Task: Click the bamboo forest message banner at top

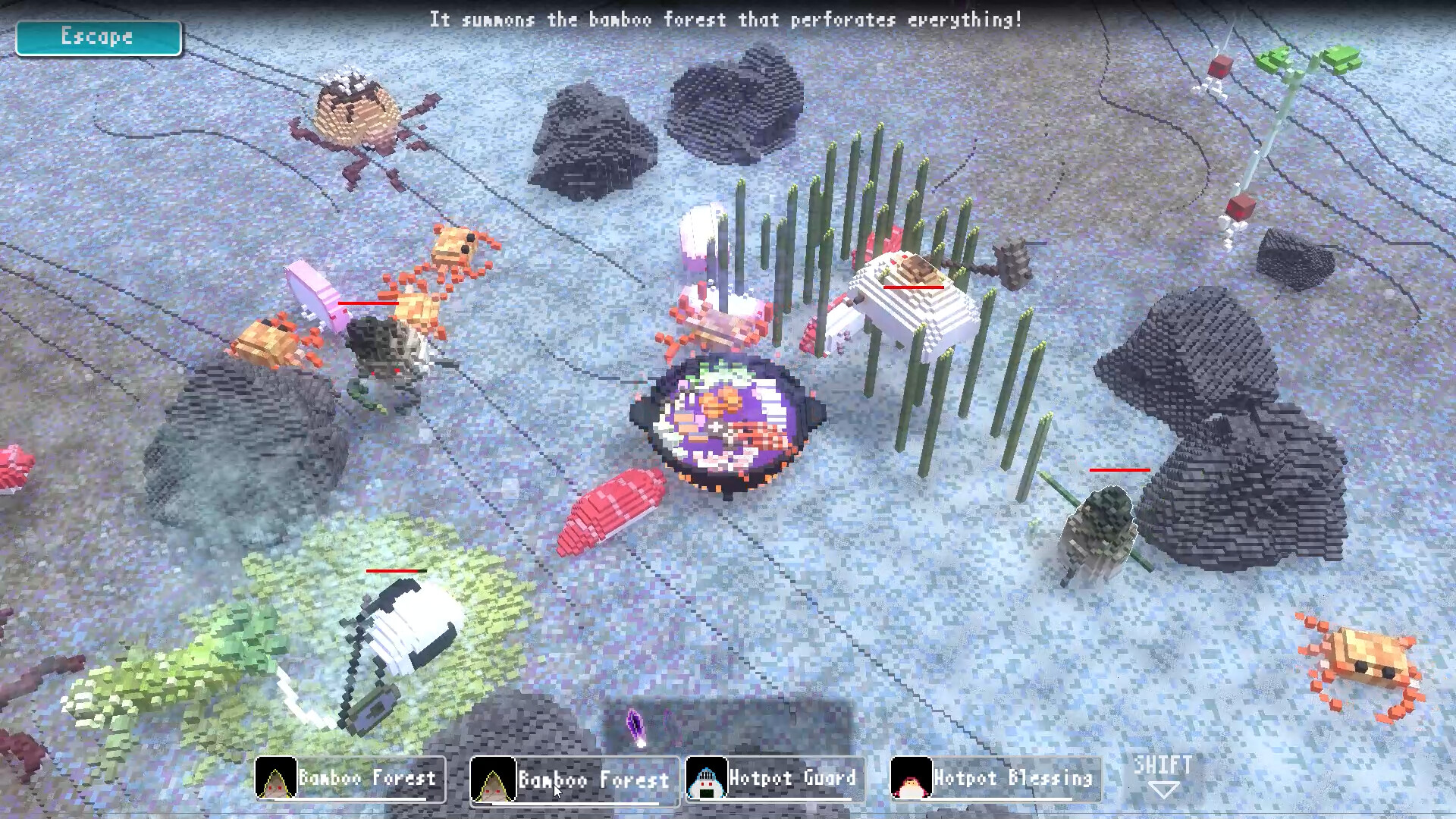Action: point(726,20)
